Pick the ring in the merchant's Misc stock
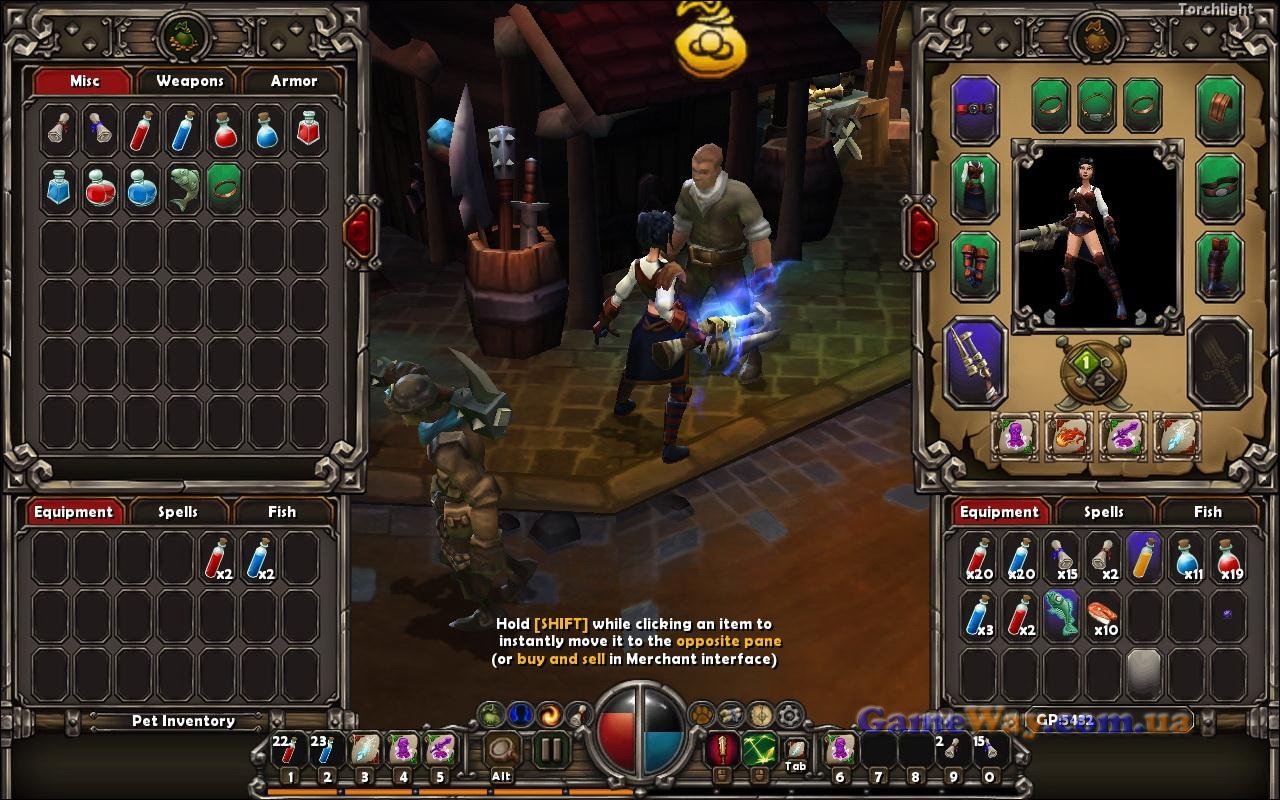The height and width of the screenshot is (800, 1280). point(224,188)
